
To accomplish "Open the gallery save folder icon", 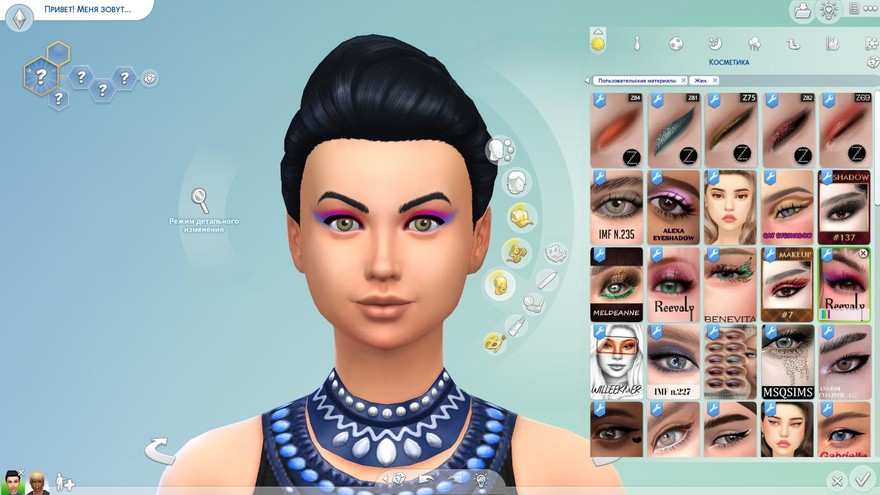I will pos(801,10).
